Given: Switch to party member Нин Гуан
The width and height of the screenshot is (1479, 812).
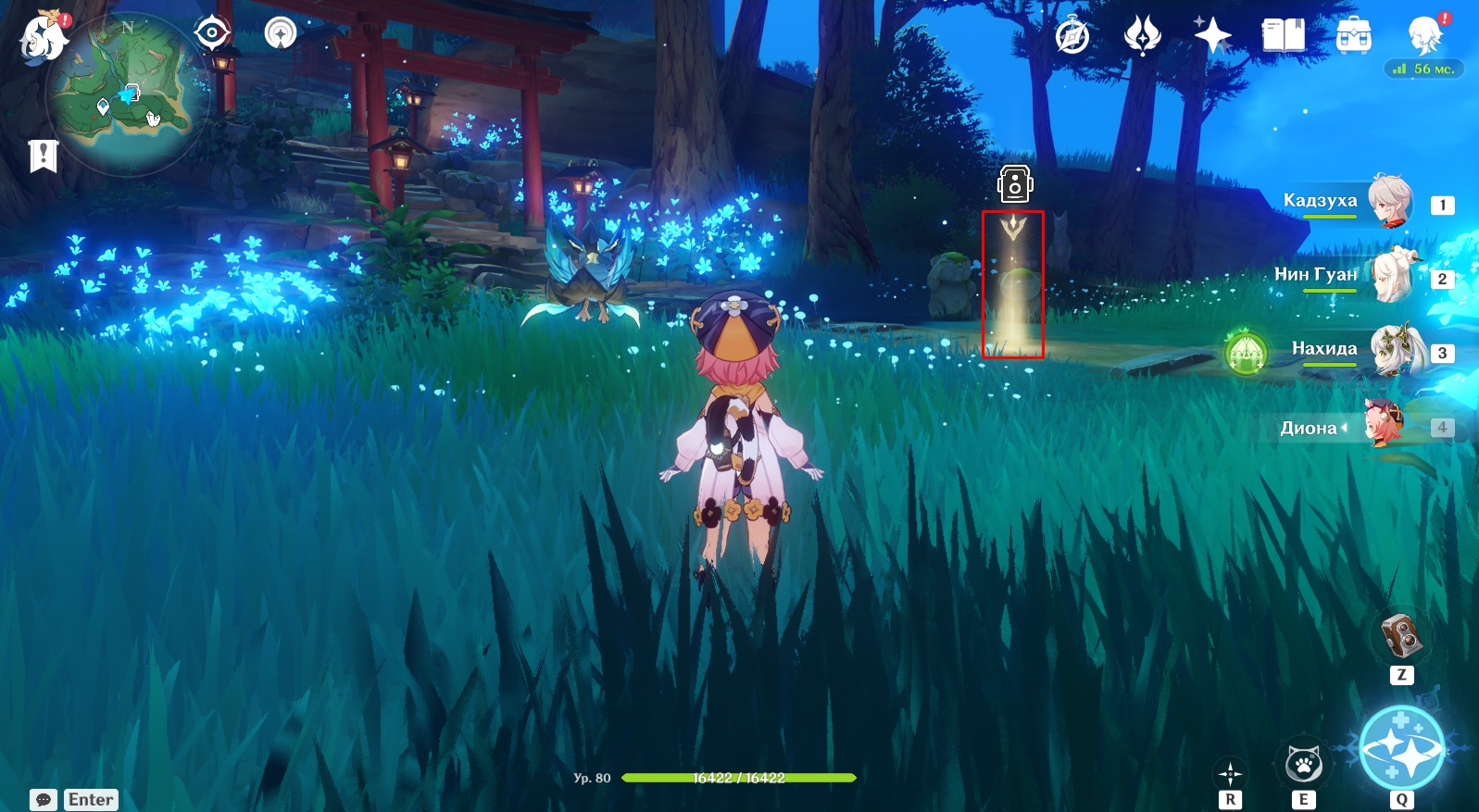Looking at the screenshot, I should pos(1343,276).
